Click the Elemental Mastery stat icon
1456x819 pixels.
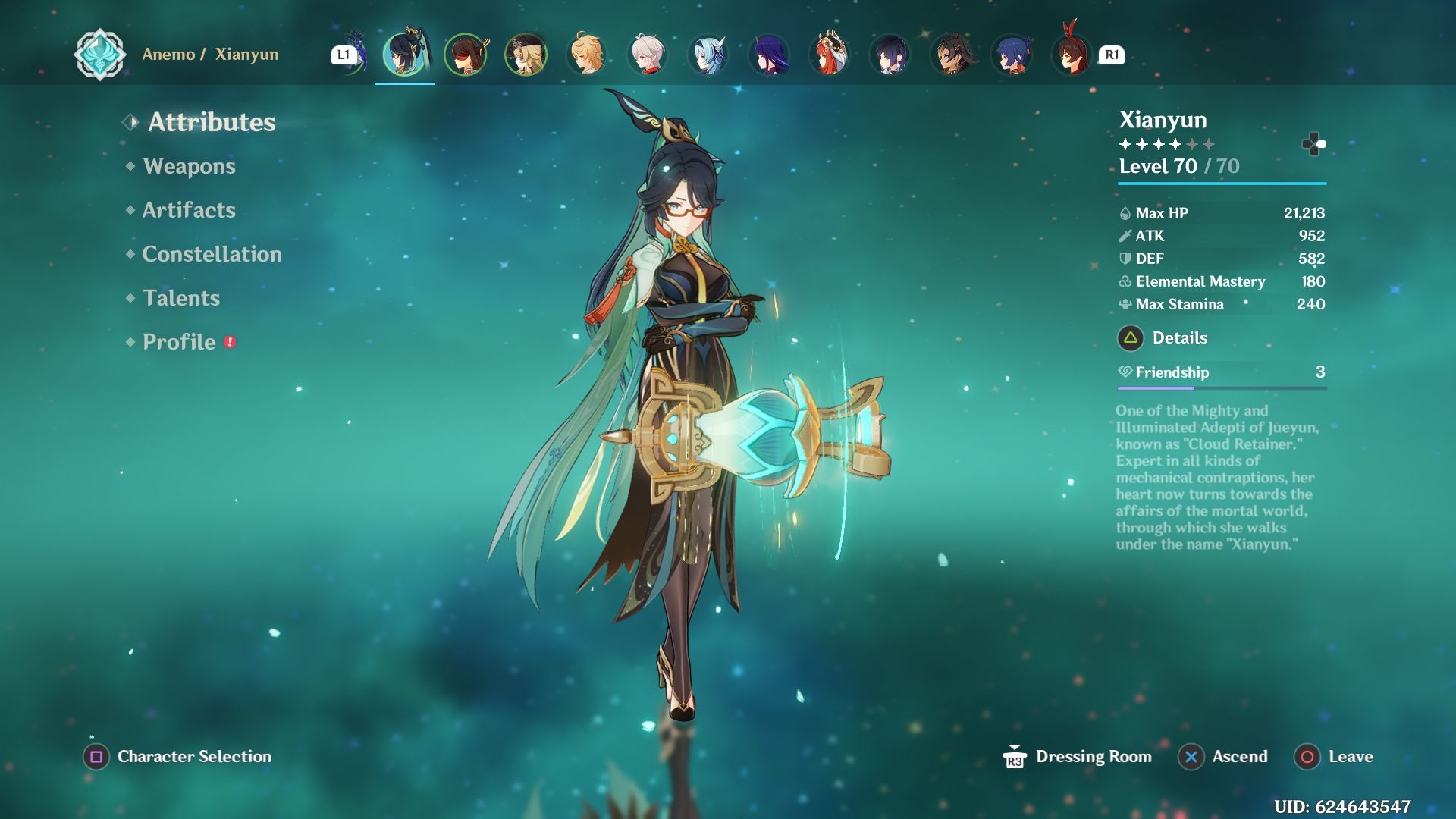(1125, 281)
